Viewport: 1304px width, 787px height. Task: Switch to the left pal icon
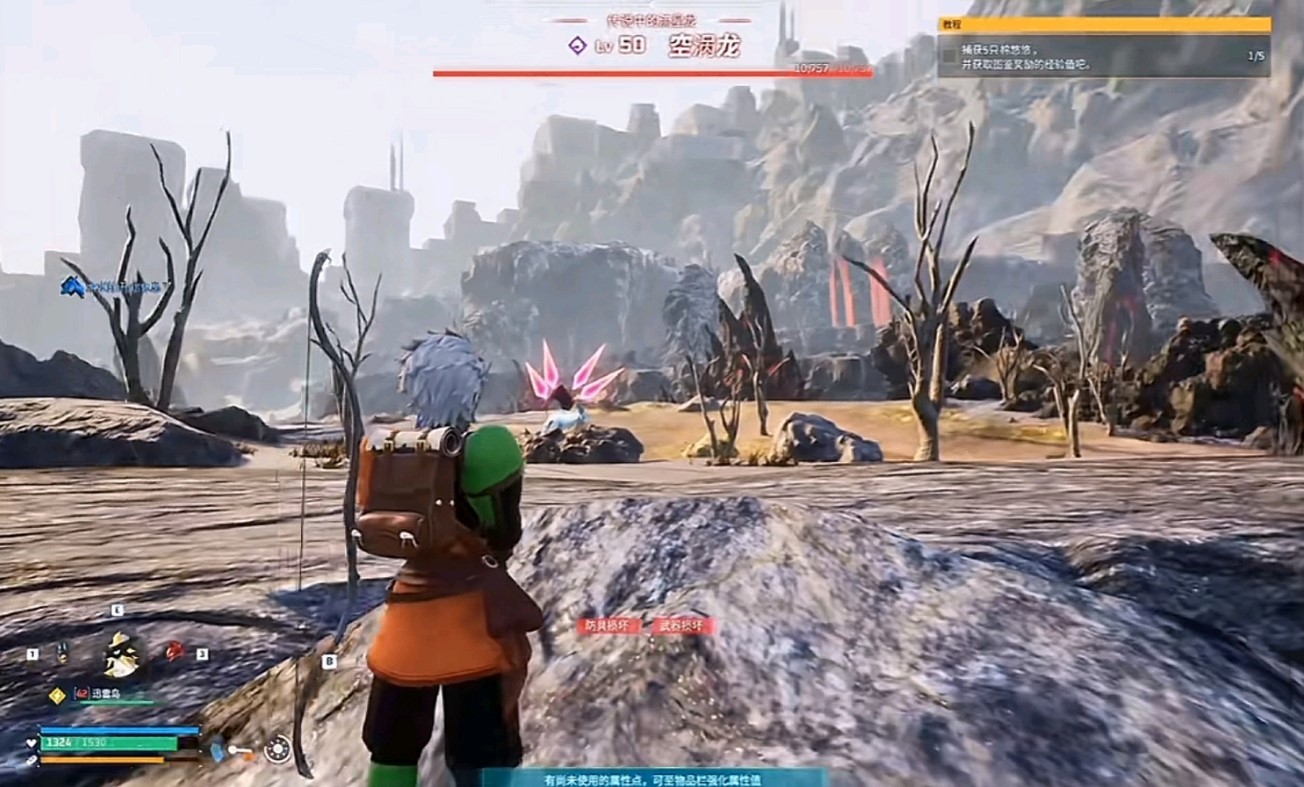point(61,653)
